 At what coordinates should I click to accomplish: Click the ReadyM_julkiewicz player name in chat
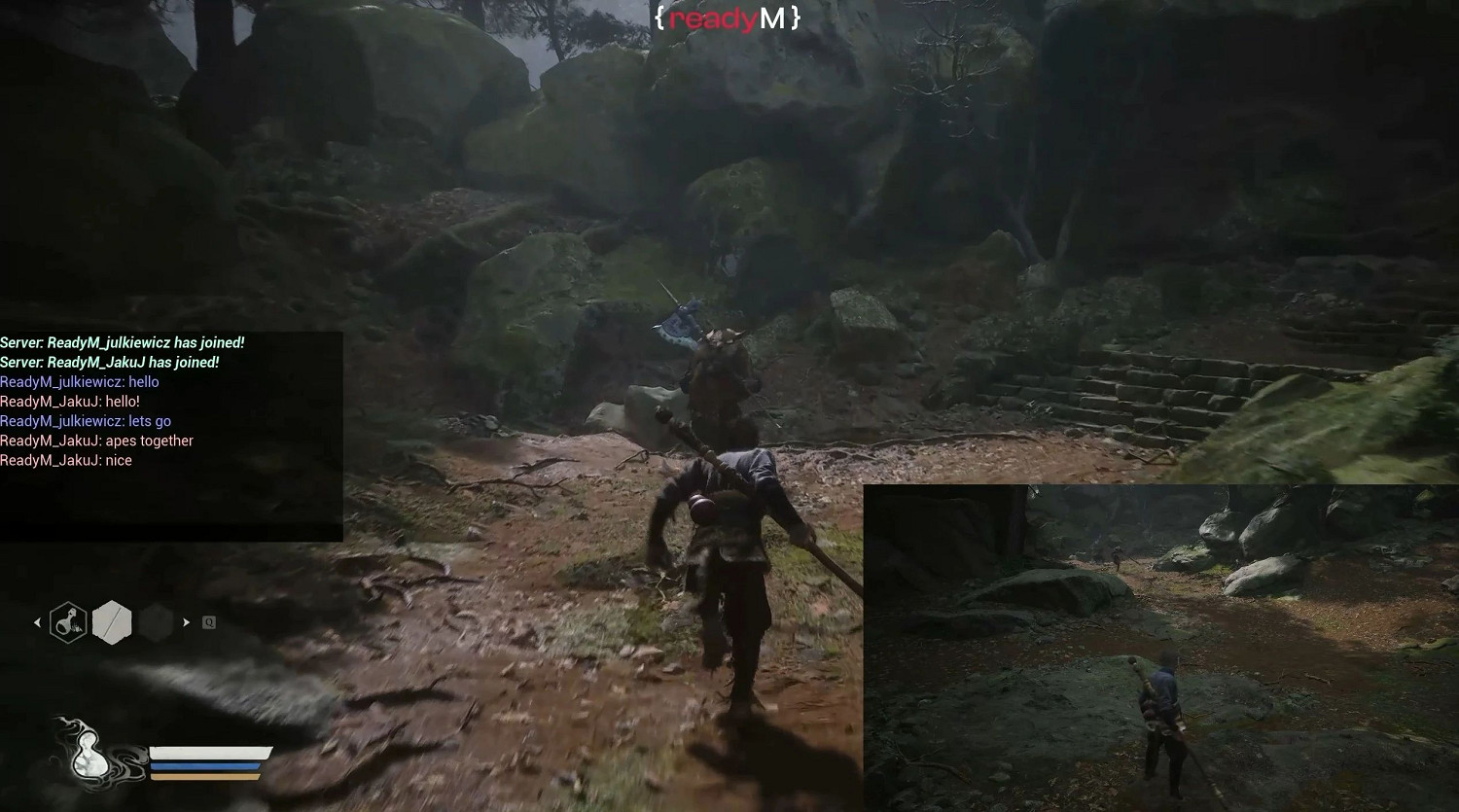pyautogui.click(x=61, y=381)
